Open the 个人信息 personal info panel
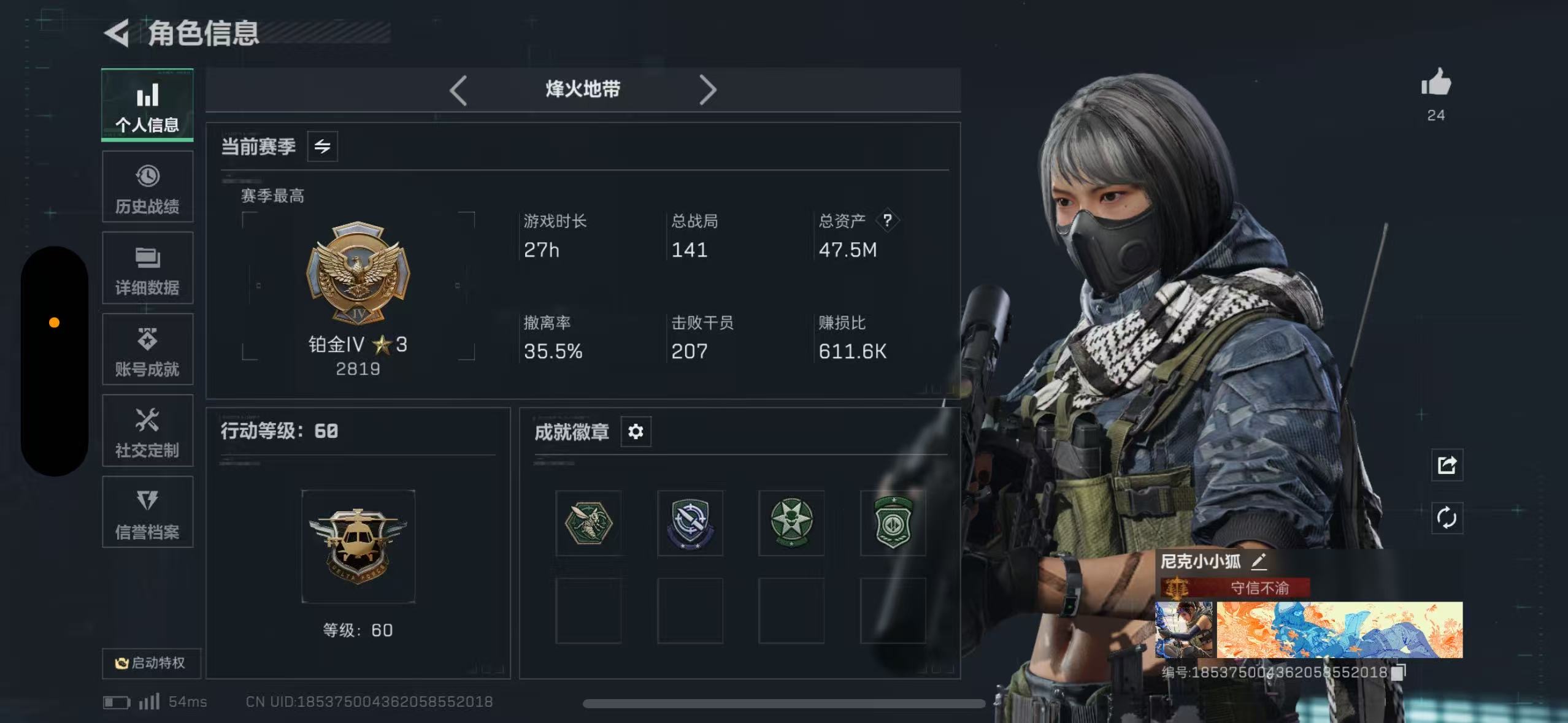This screenshot has width=1568, height=723. click(x=147, y=105)
